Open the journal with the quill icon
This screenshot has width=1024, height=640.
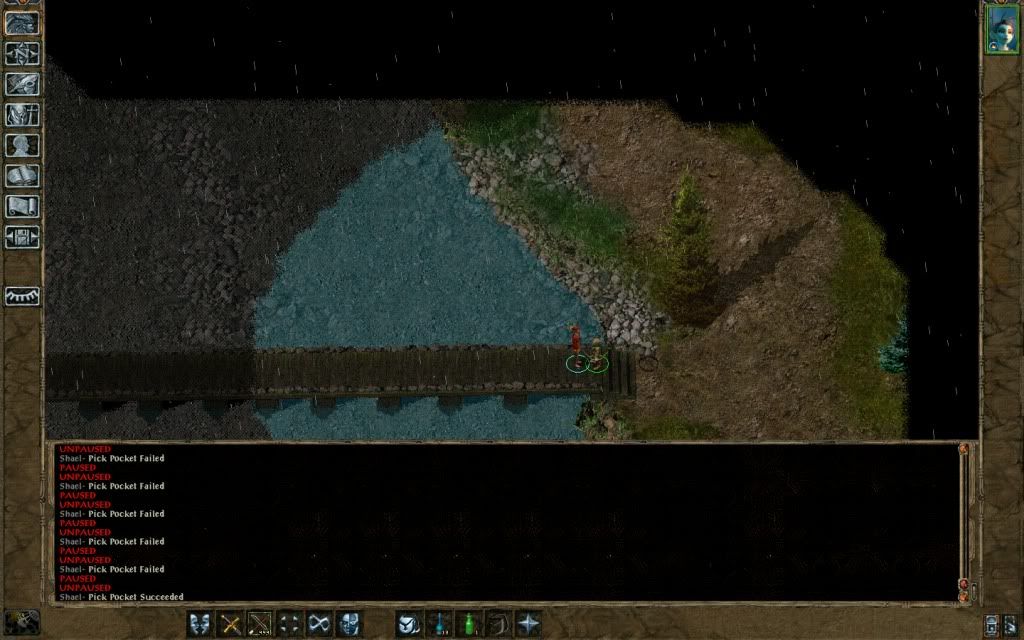[22, 84]
